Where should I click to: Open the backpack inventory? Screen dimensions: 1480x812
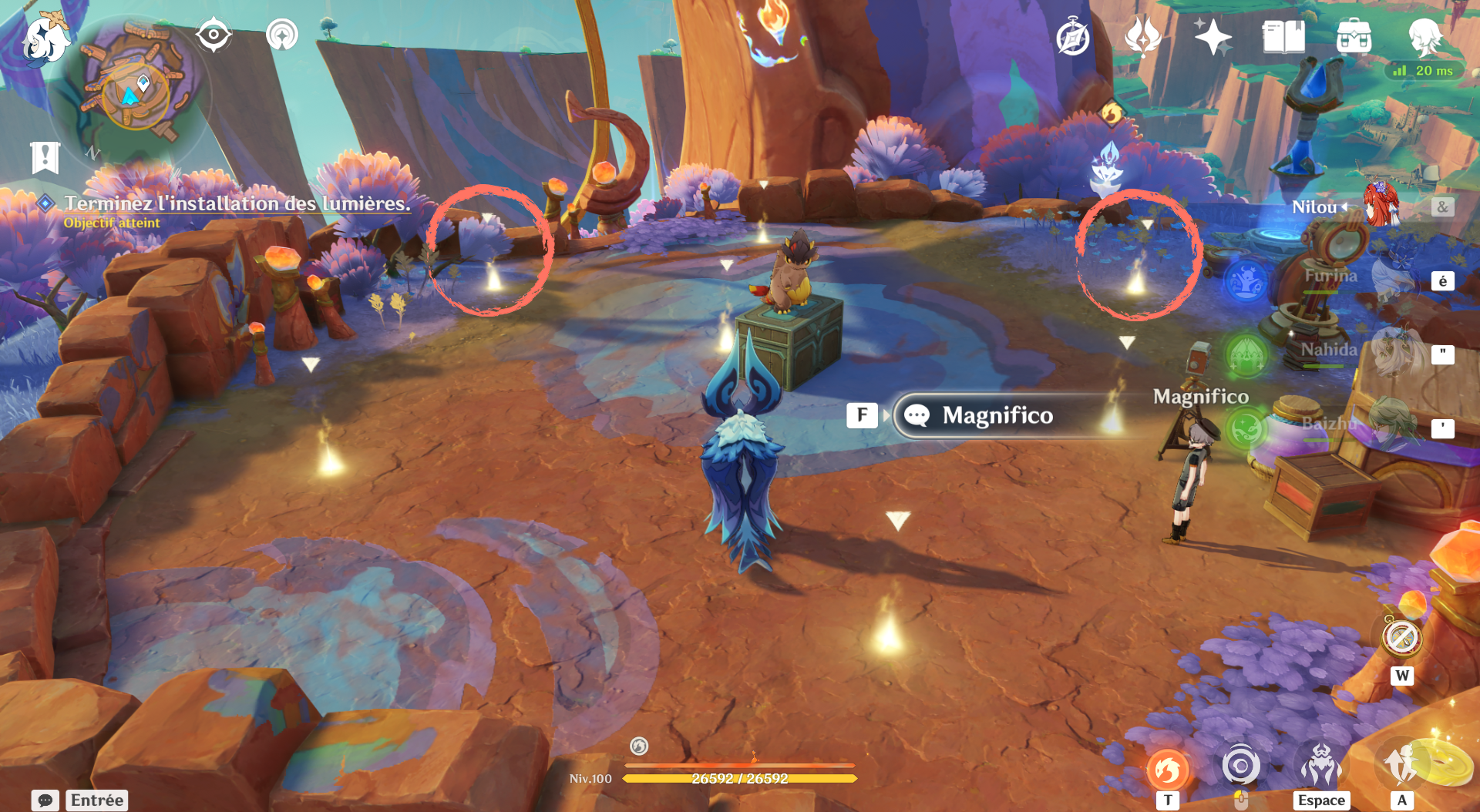[1354, 37]
